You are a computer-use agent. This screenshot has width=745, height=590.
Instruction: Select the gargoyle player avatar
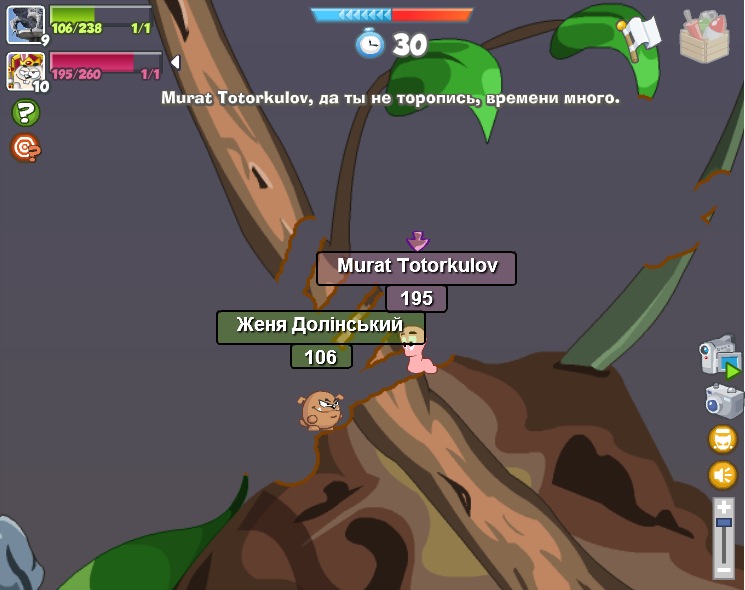click(x=26, y=23)
